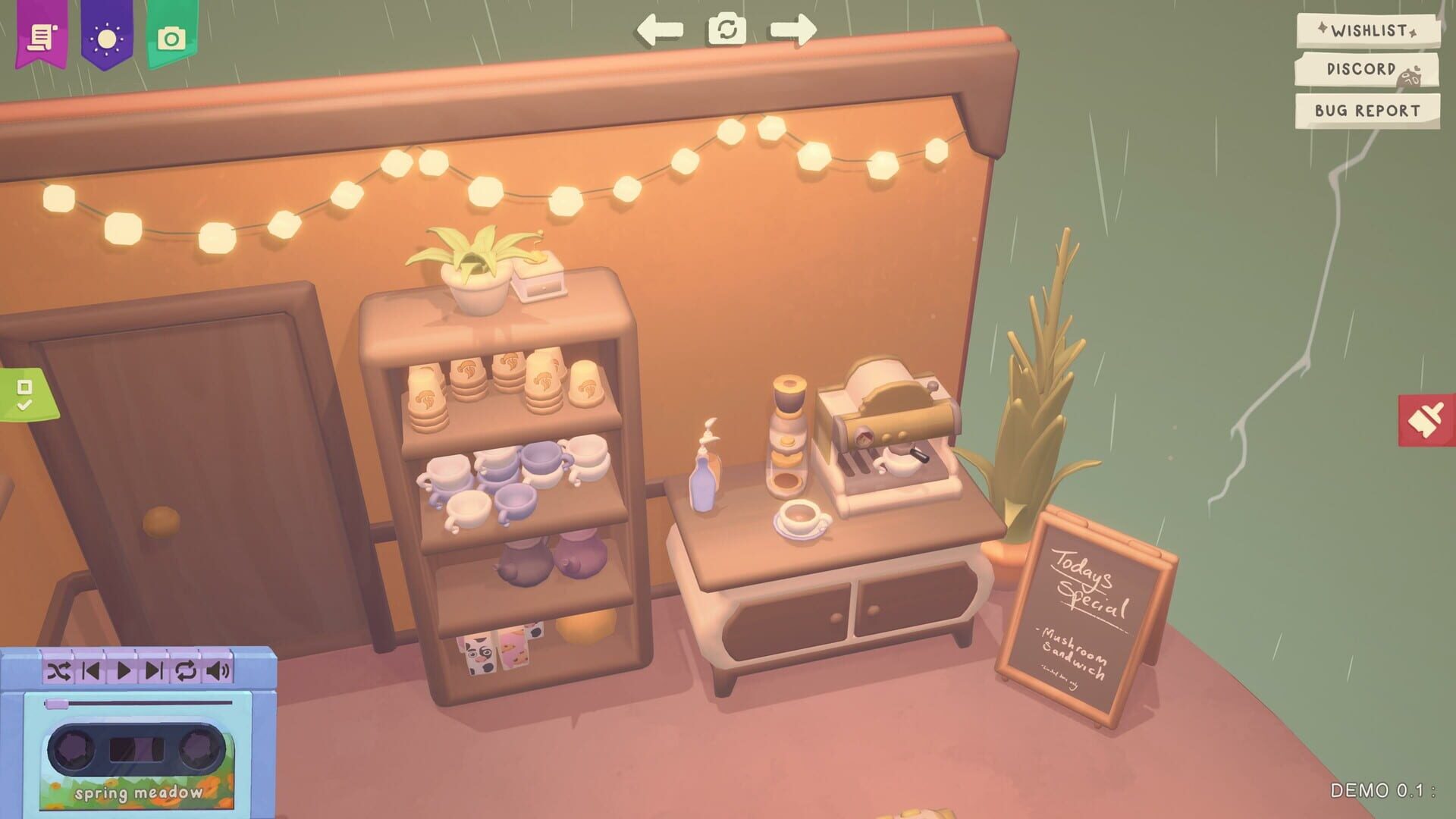The height and width of the screenshot is (819, 1456).
Task: Click the camera rotate icon at top center
Action: click(726, 30)
